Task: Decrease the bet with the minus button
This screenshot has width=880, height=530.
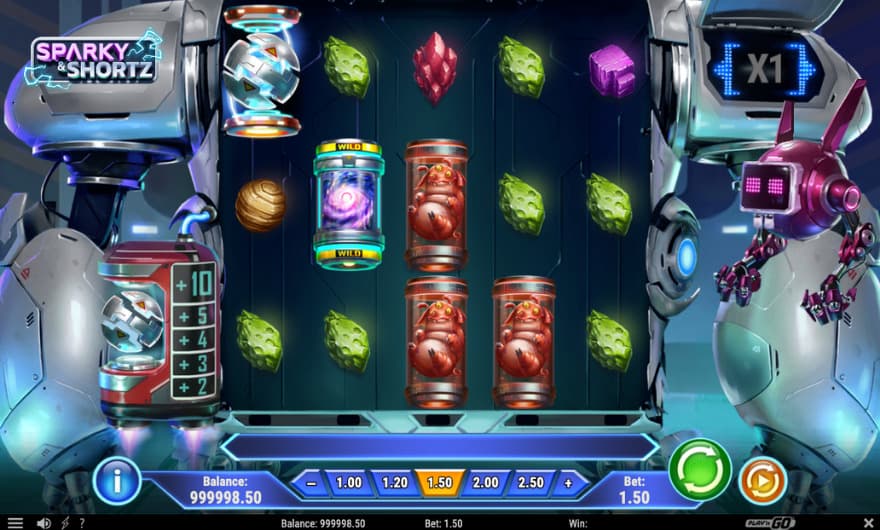Action: [x=311, y=483]
